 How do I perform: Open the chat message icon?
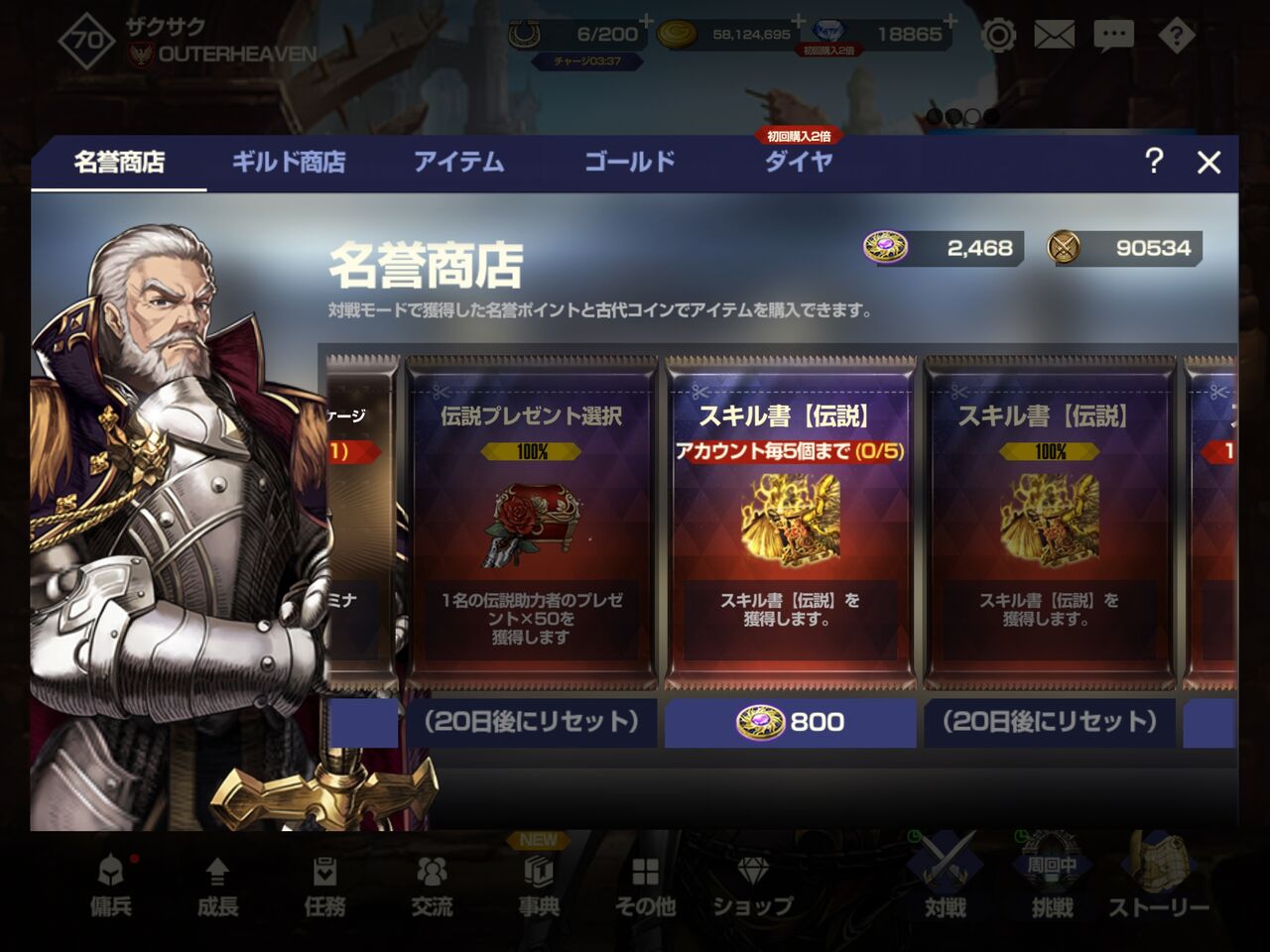click(1114, 34)
